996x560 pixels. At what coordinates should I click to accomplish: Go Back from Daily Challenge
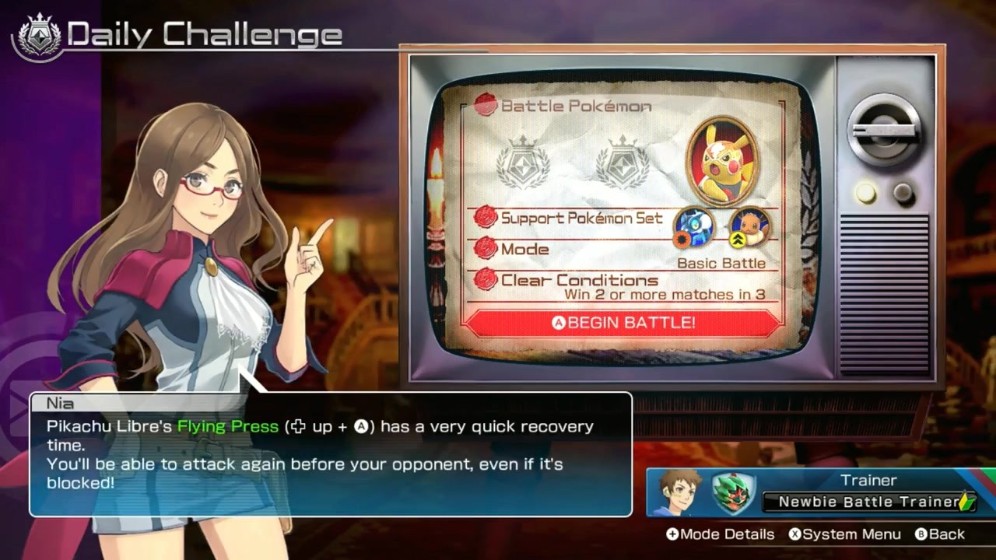pyautogui.click(x=939, y=535)
